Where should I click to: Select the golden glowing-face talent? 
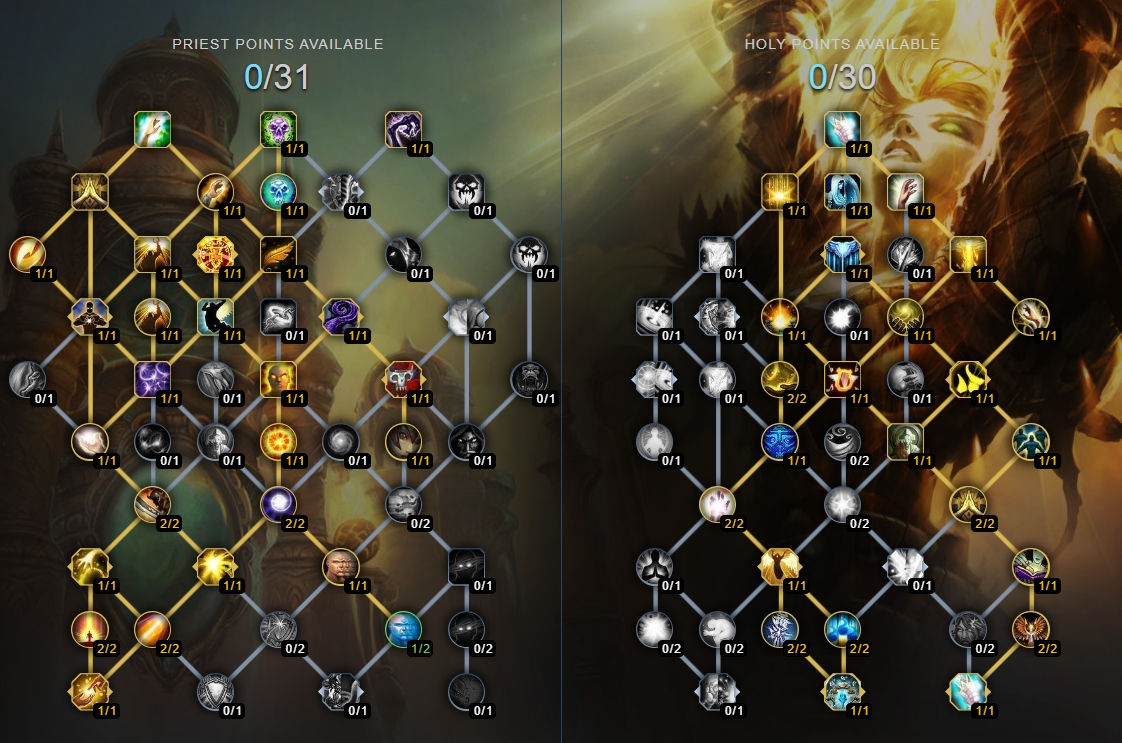tap(278, 379)
